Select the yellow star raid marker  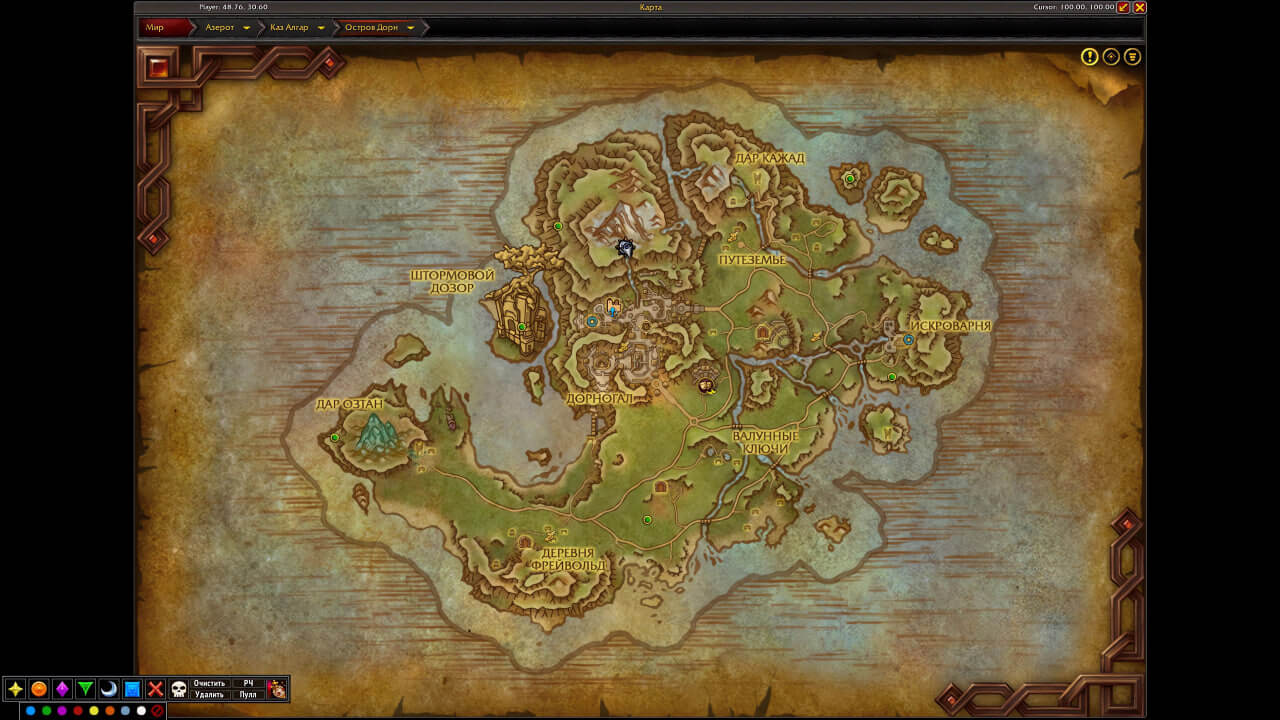pos(15,689)
